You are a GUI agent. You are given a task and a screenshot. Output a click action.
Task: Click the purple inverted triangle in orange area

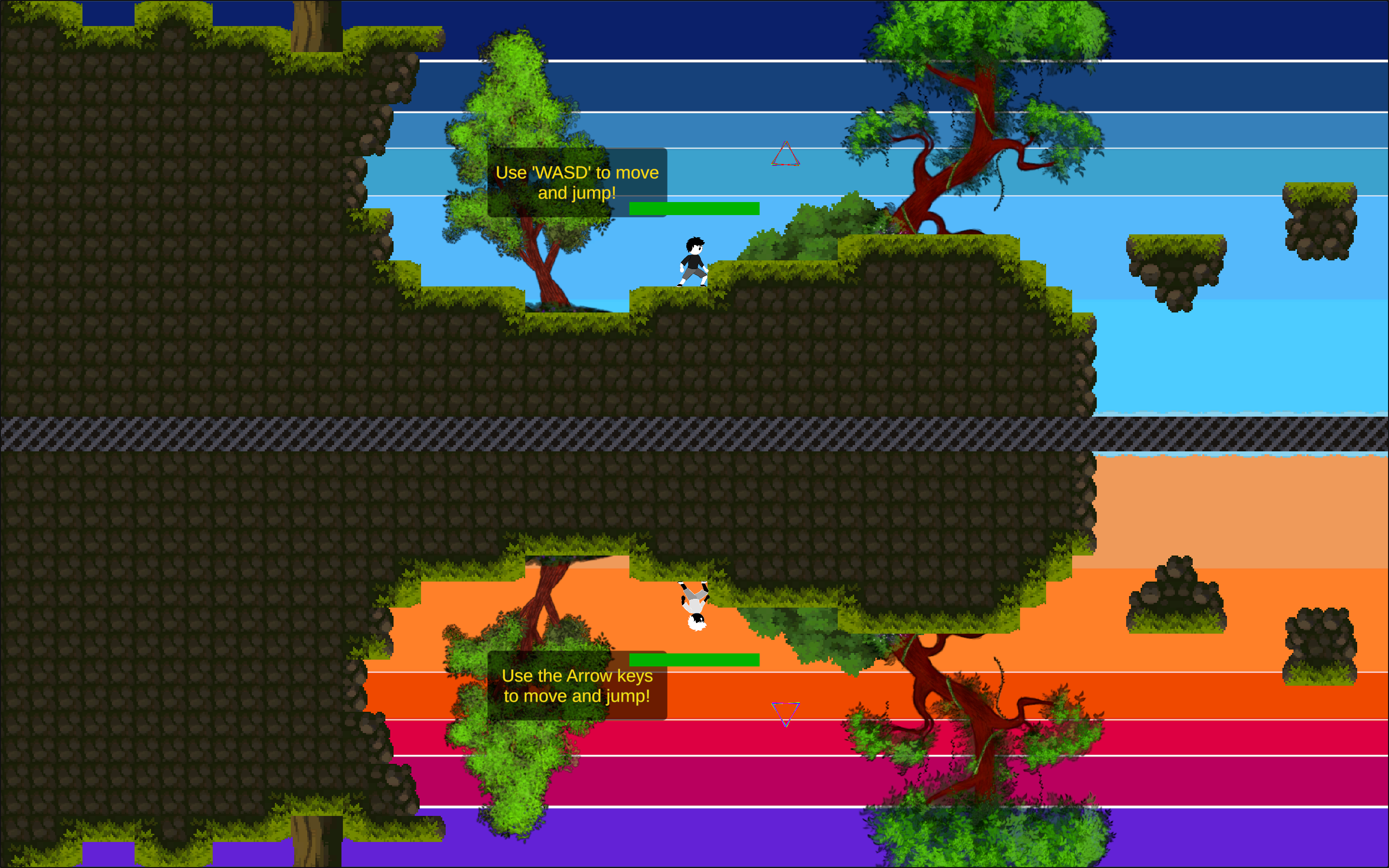tap(786, 714)
